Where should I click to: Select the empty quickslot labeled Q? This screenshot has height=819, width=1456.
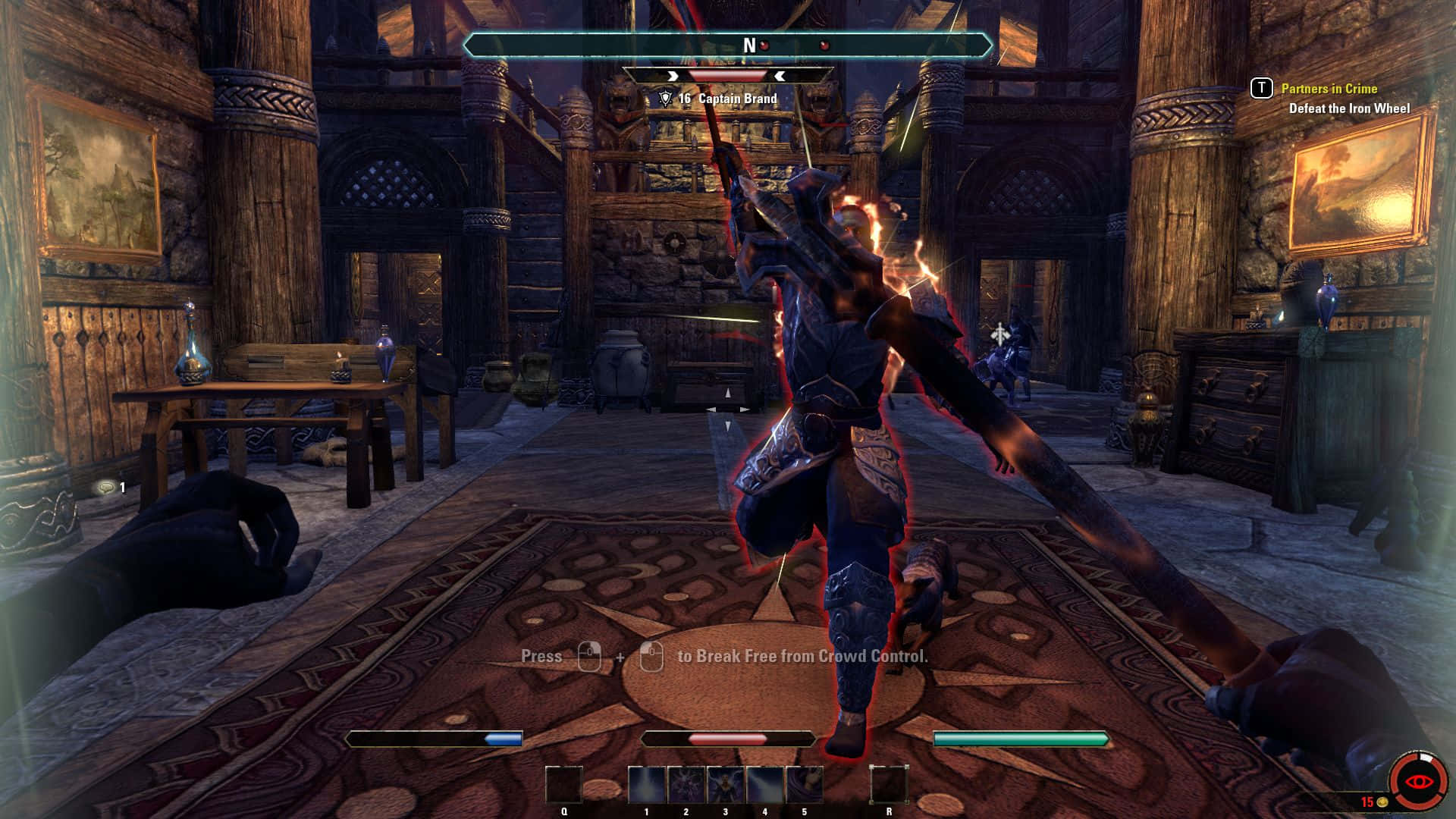tap(564, 785)
